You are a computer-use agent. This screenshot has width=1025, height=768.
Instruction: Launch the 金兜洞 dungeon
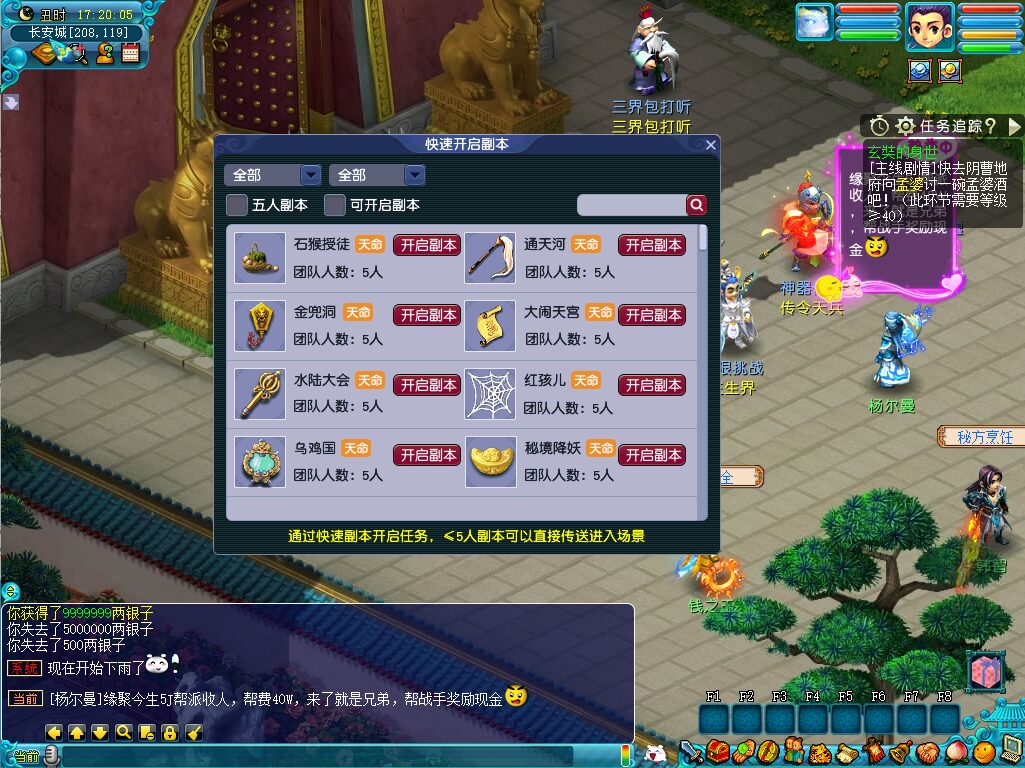(426, 315)
